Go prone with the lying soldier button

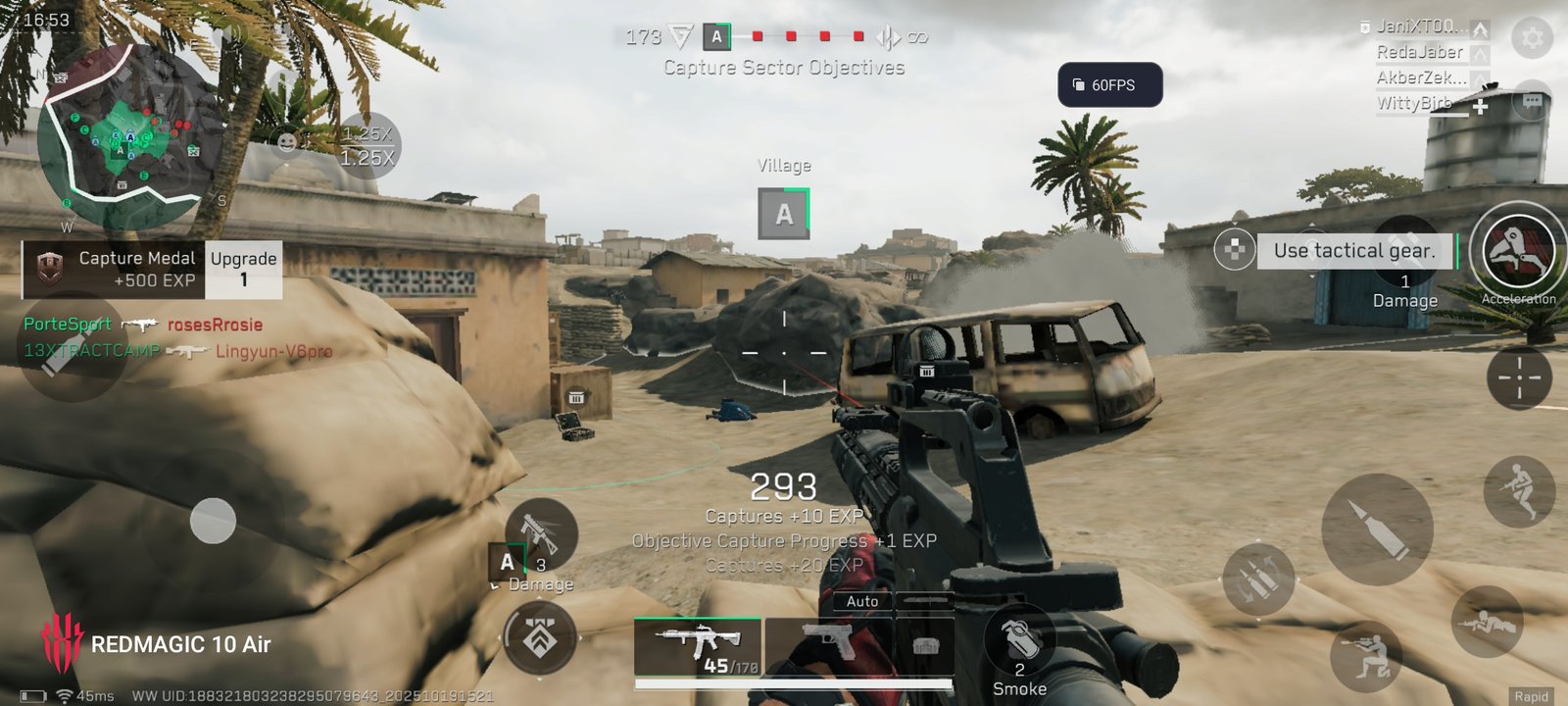(1487, 621)
